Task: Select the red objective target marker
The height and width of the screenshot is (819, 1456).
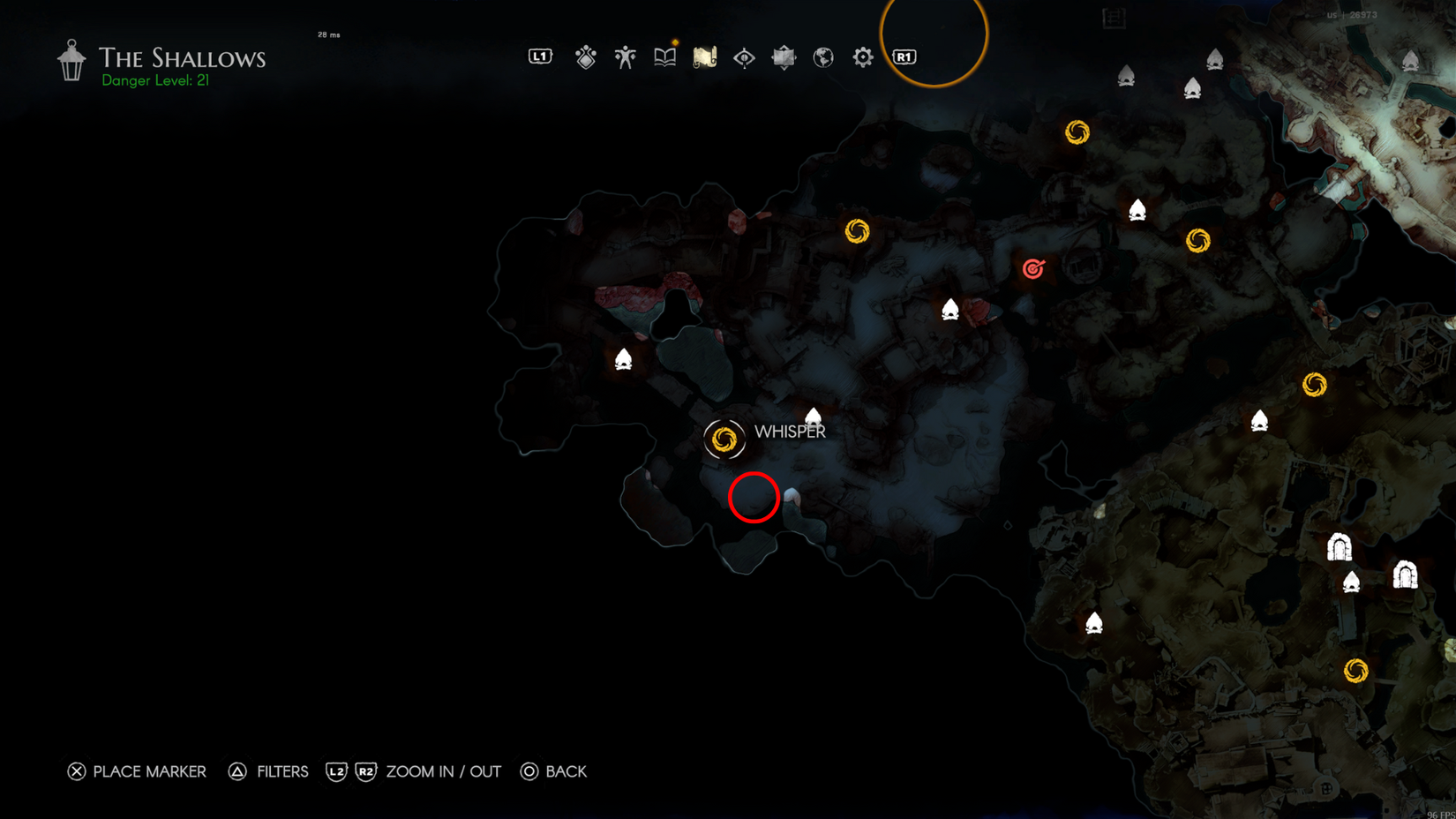Action: click(x=1032, y=269)
